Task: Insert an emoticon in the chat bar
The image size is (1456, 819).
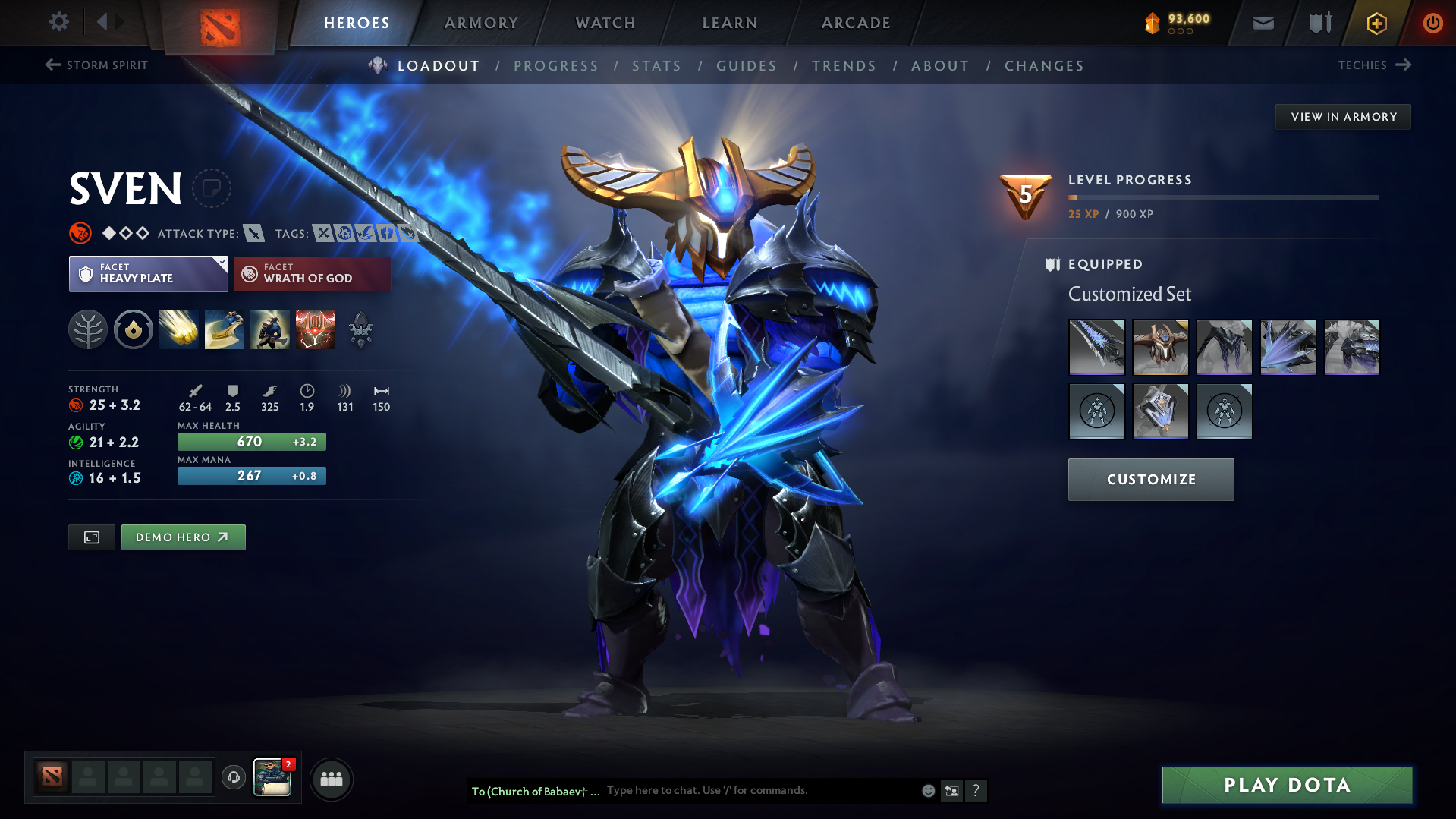Action: click(927, 790)
